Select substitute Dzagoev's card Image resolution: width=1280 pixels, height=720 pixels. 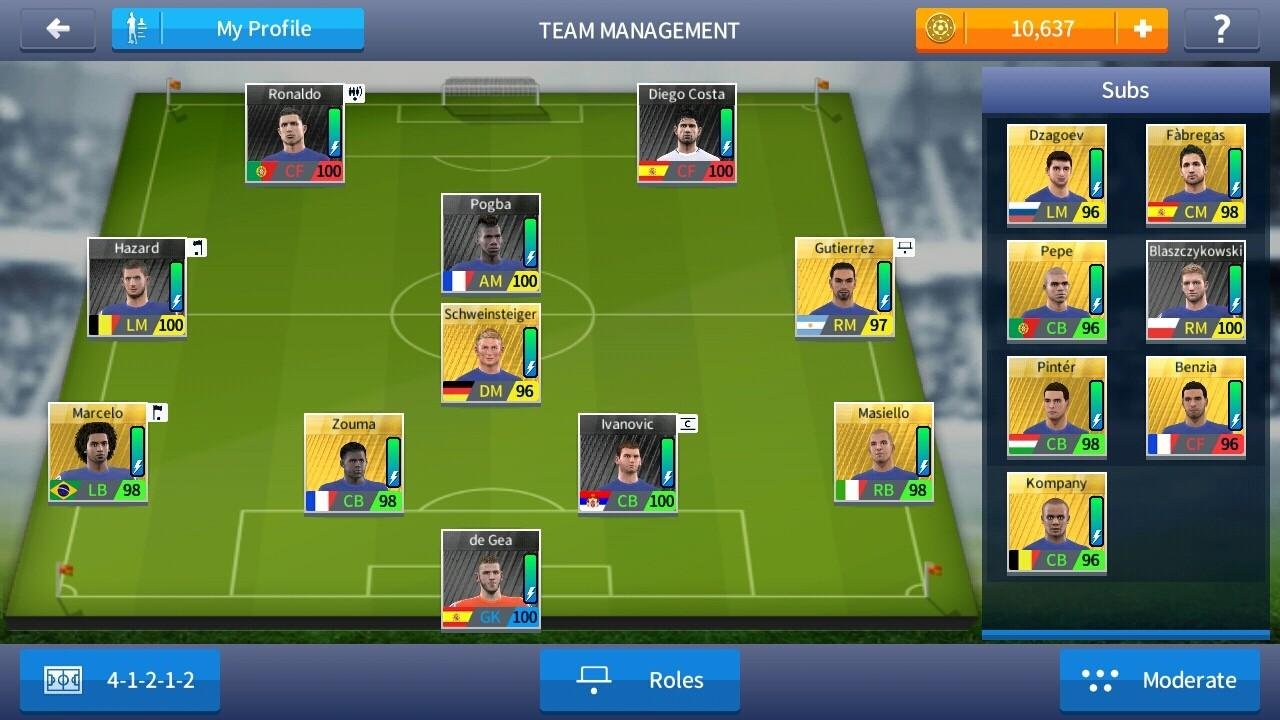point(1056,174)
